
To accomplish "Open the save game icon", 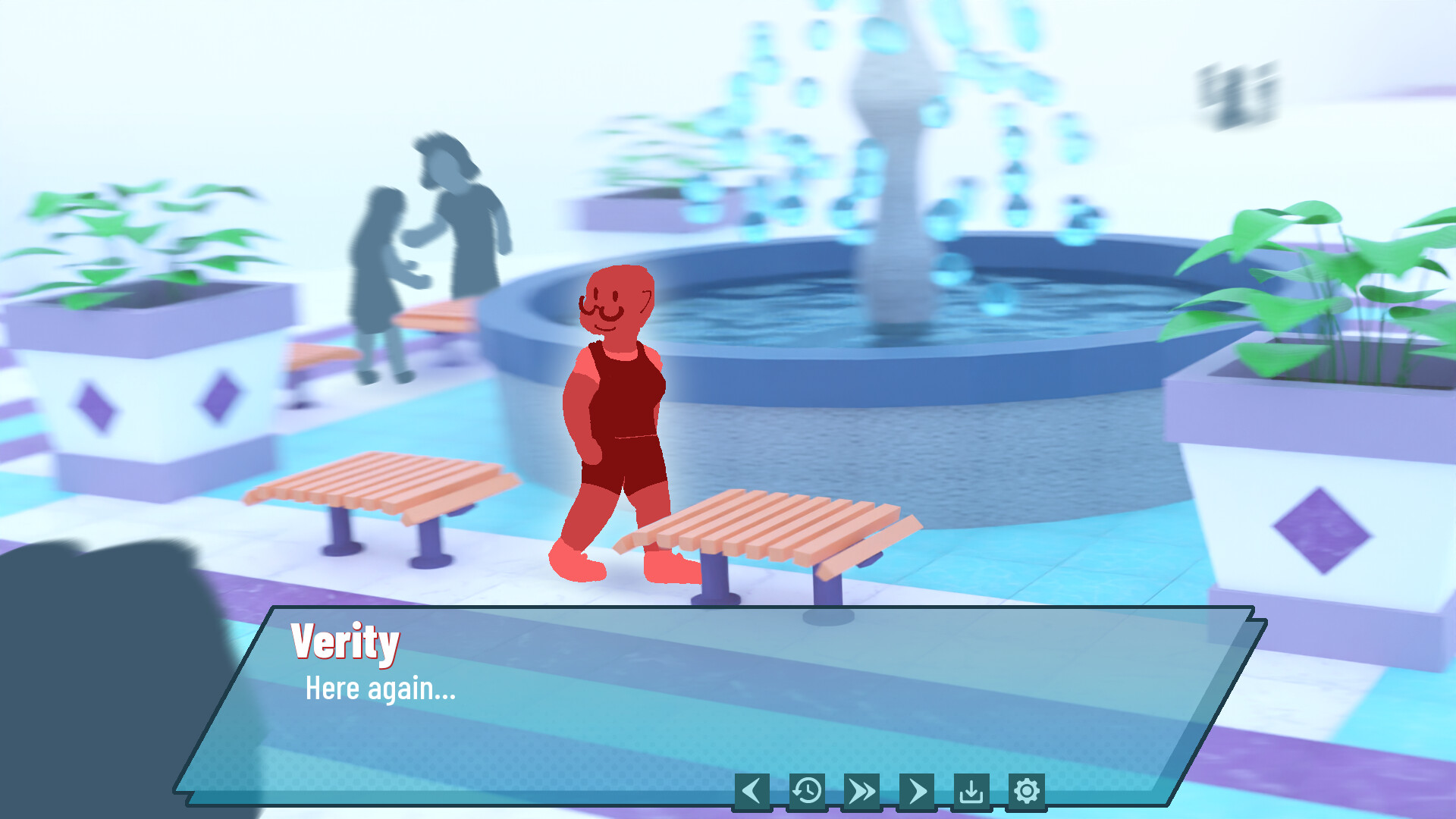I will 972,789.
